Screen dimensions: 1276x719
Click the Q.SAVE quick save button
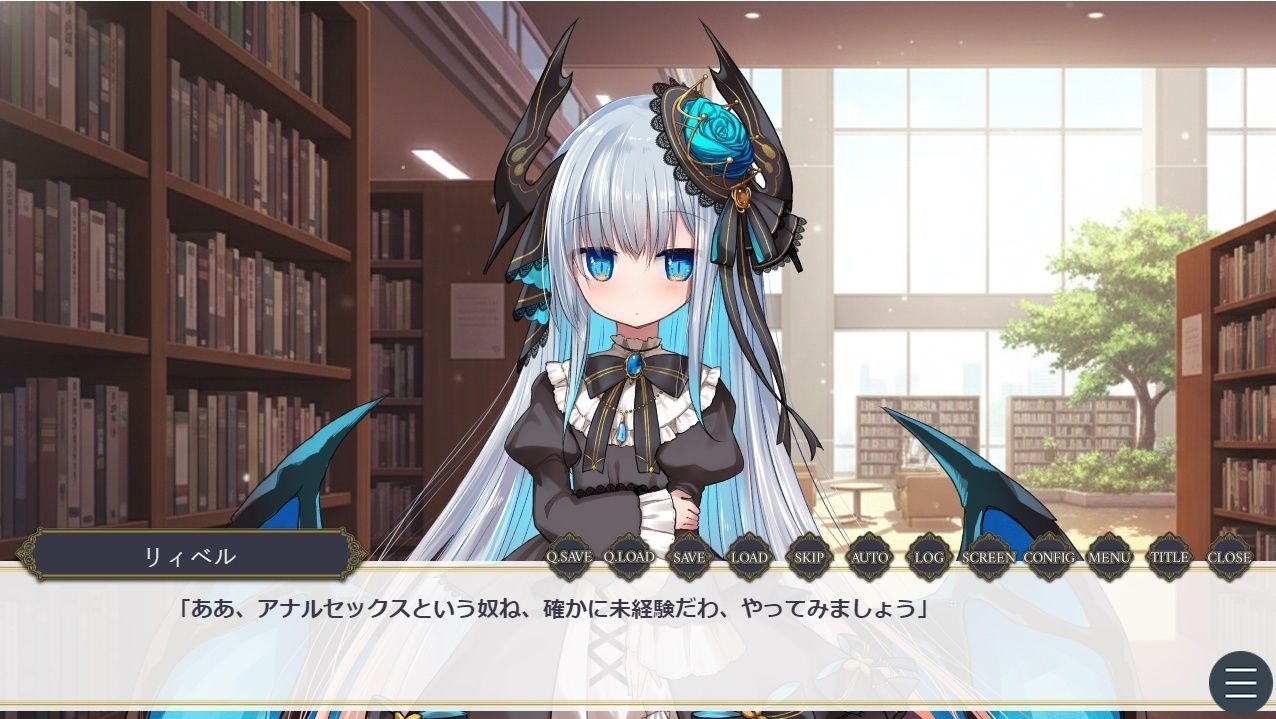pyautogui.click(x=569, y=557)
